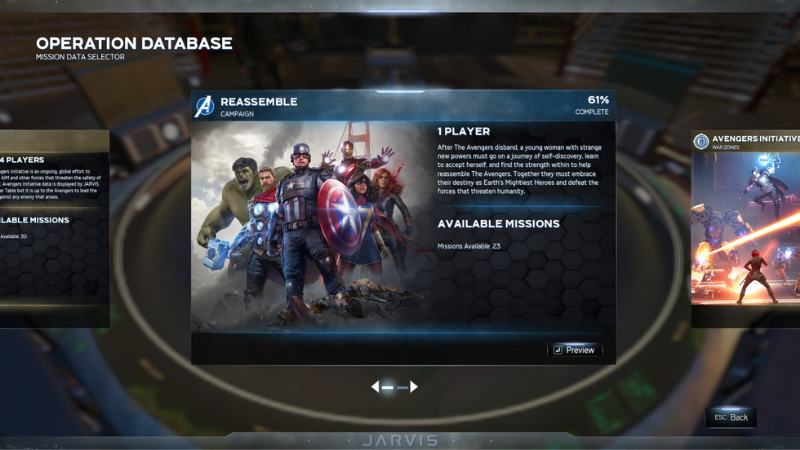Open the Preview button
This screenshot has width=800, height=450.
tap(574, 350)
